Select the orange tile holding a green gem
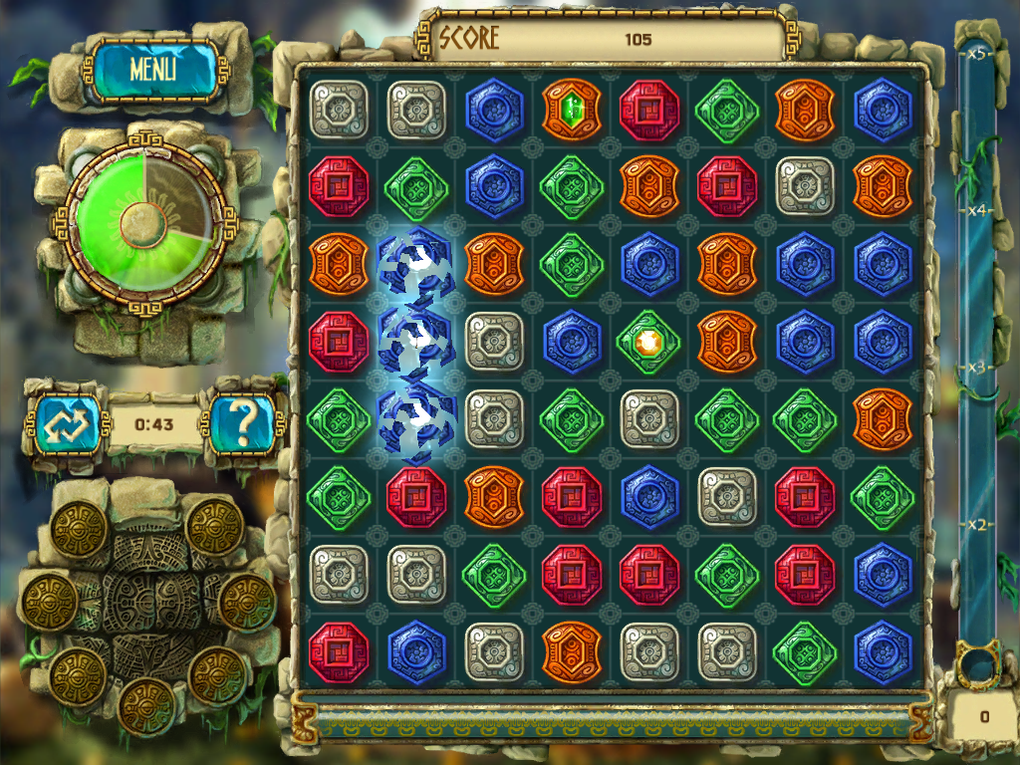Viewport: 1020px width, 765px height. 572,109
